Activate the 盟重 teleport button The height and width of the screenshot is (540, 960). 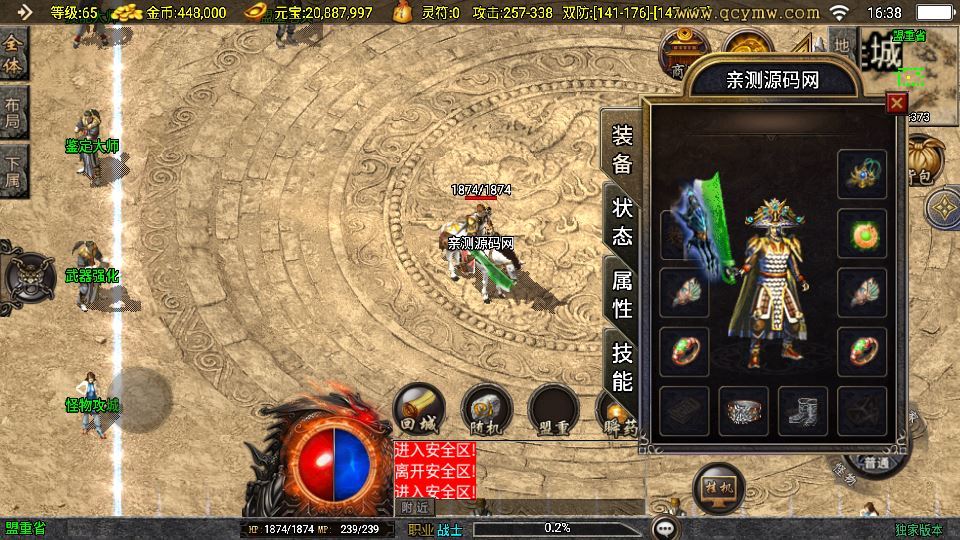(554, 410)
